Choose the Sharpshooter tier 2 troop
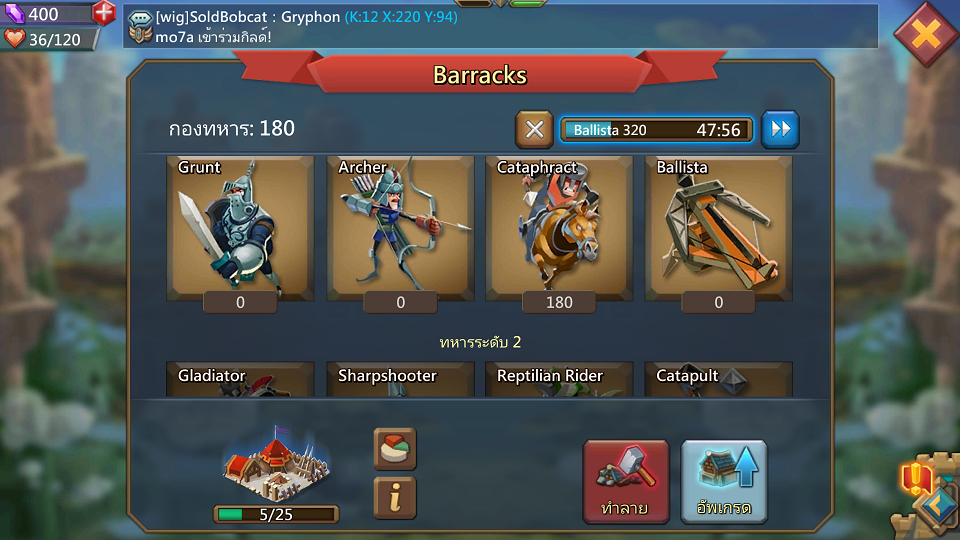This screenshot has width=960, height=540. click(400, 378)
